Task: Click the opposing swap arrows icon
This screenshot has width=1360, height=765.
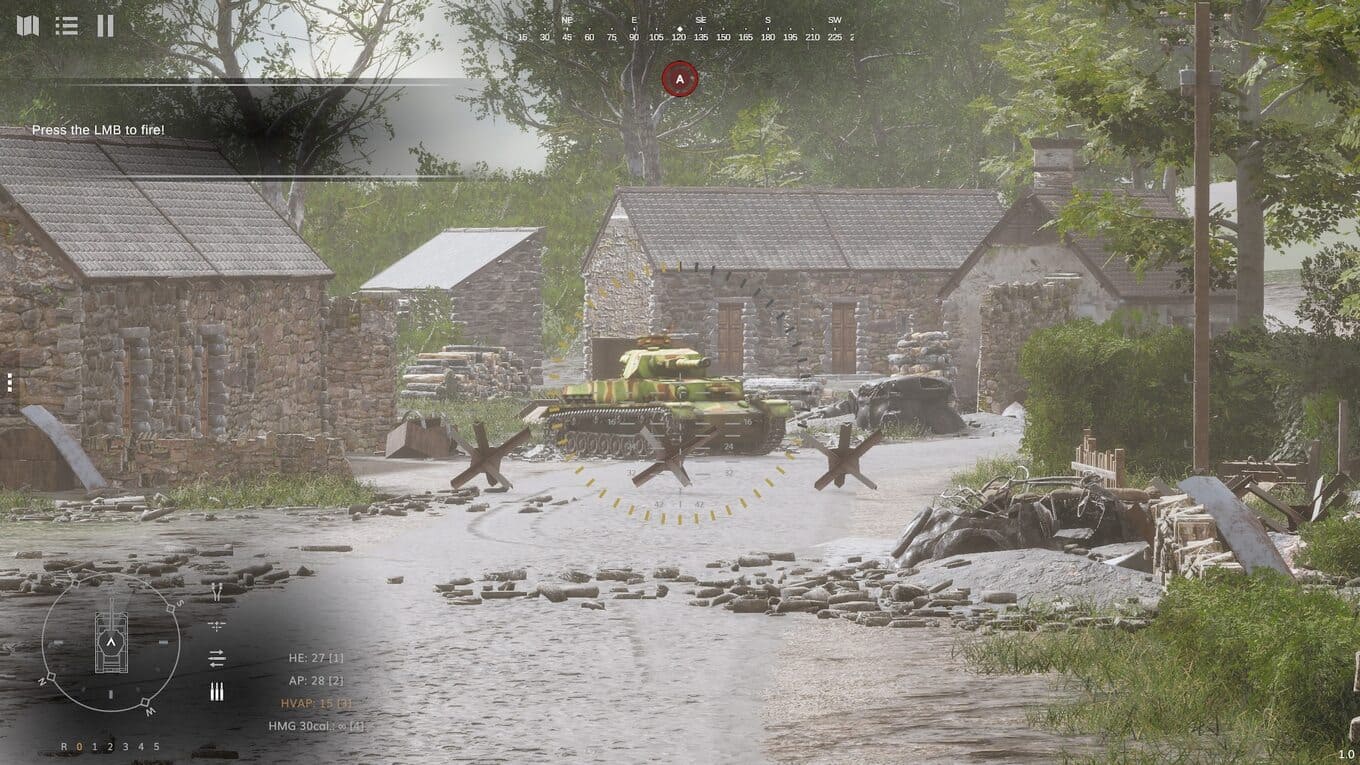Action: (217, 658)
